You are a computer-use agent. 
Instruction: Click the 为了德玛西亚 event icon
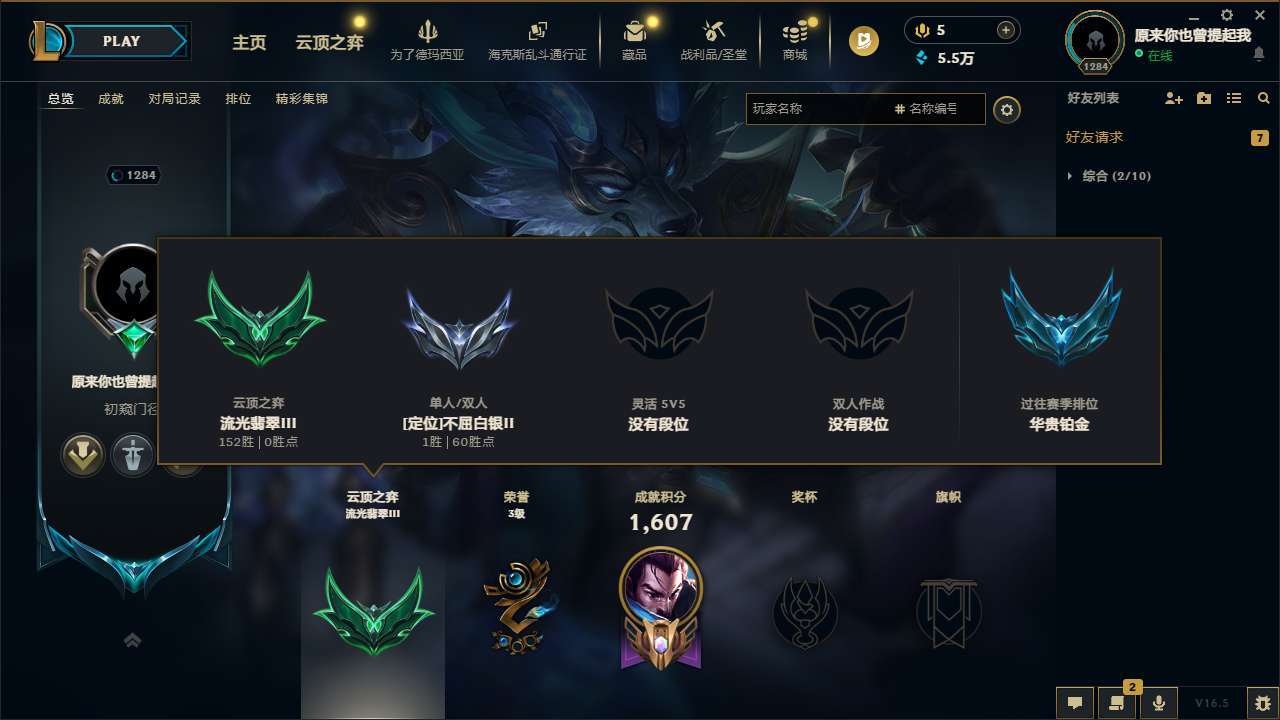tap(429, 38)
